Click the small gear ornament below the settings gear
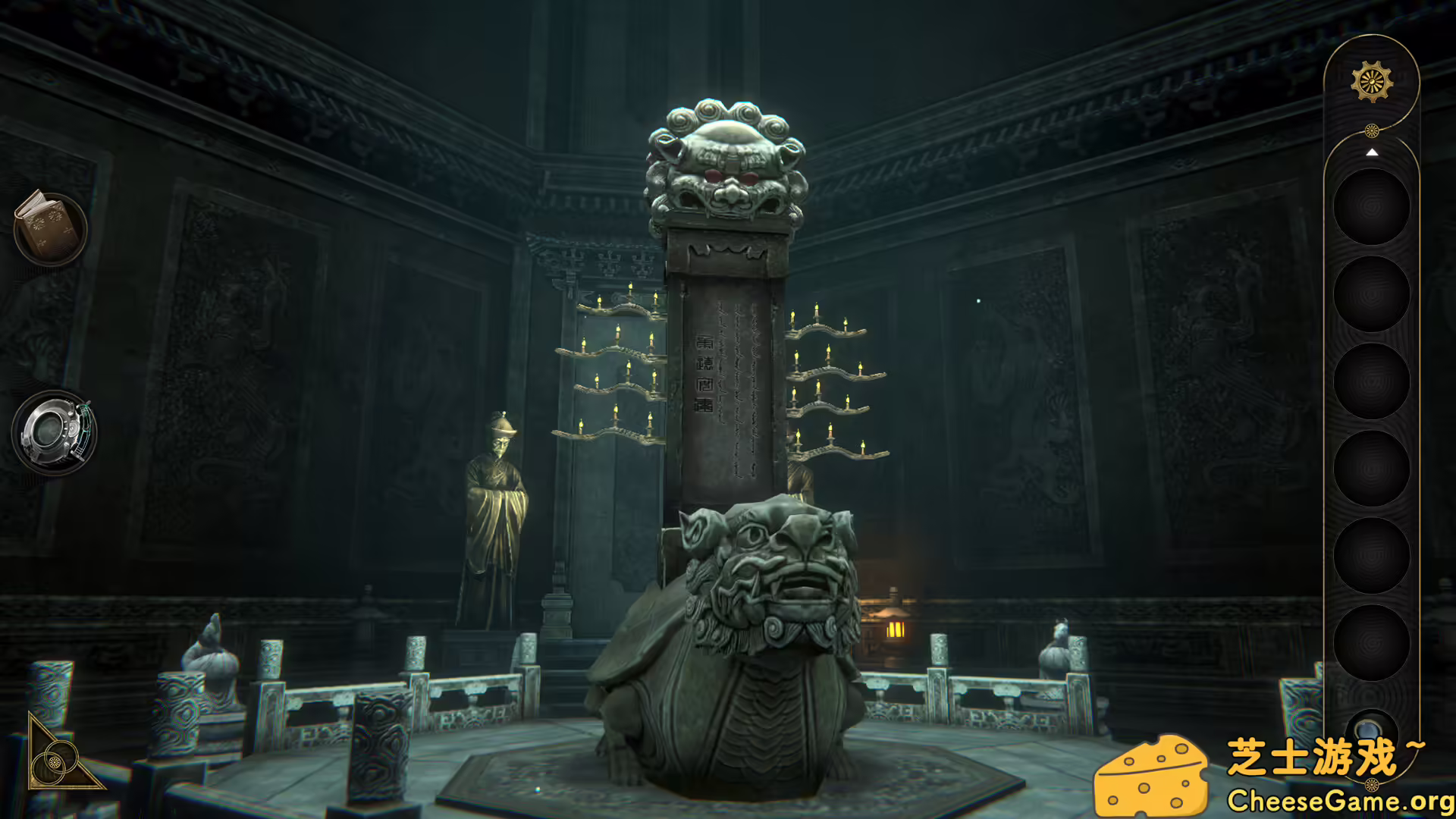 1371,130
